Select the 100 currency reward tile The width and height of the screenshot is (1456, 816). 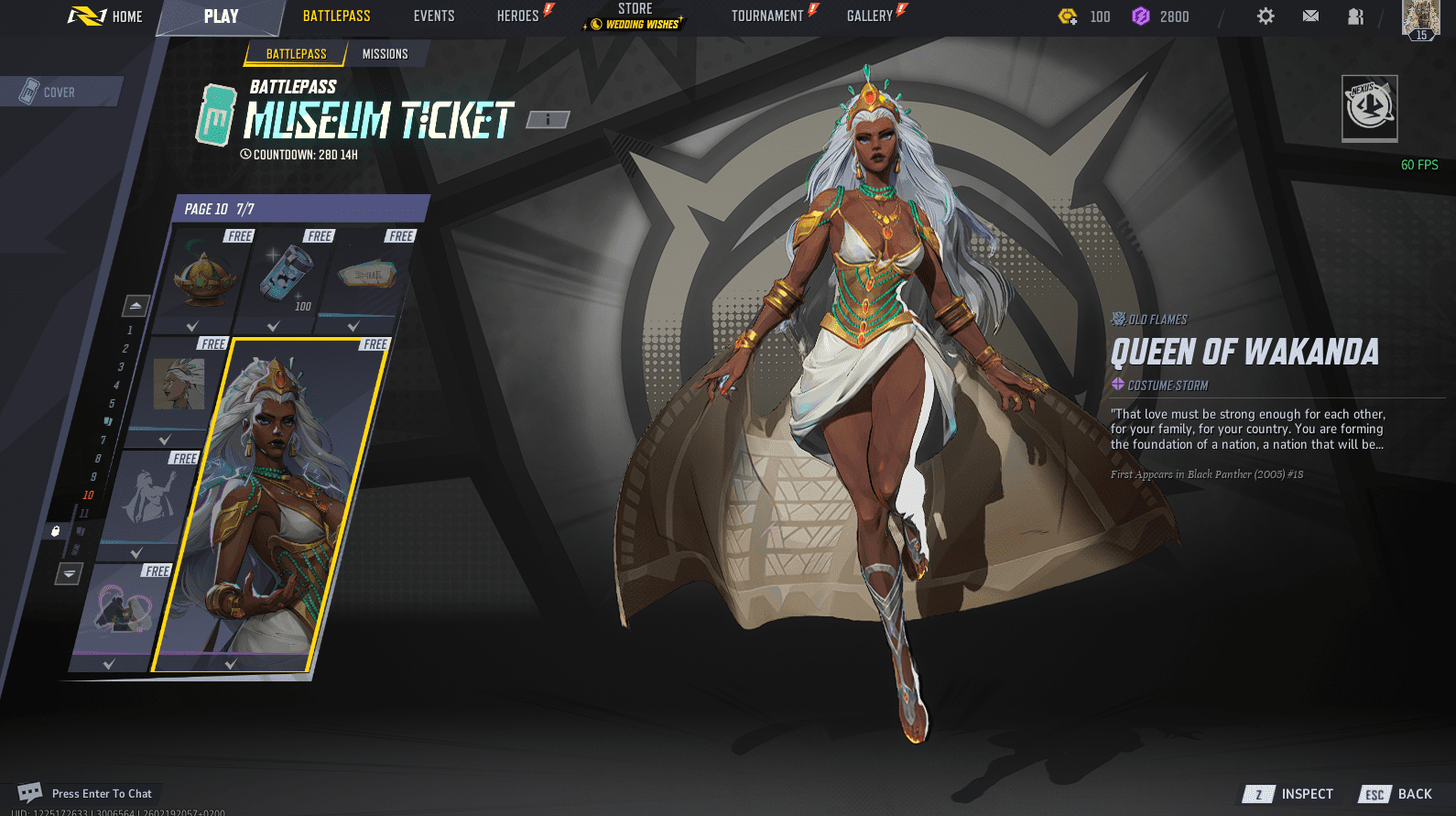(x=285, y=277)
